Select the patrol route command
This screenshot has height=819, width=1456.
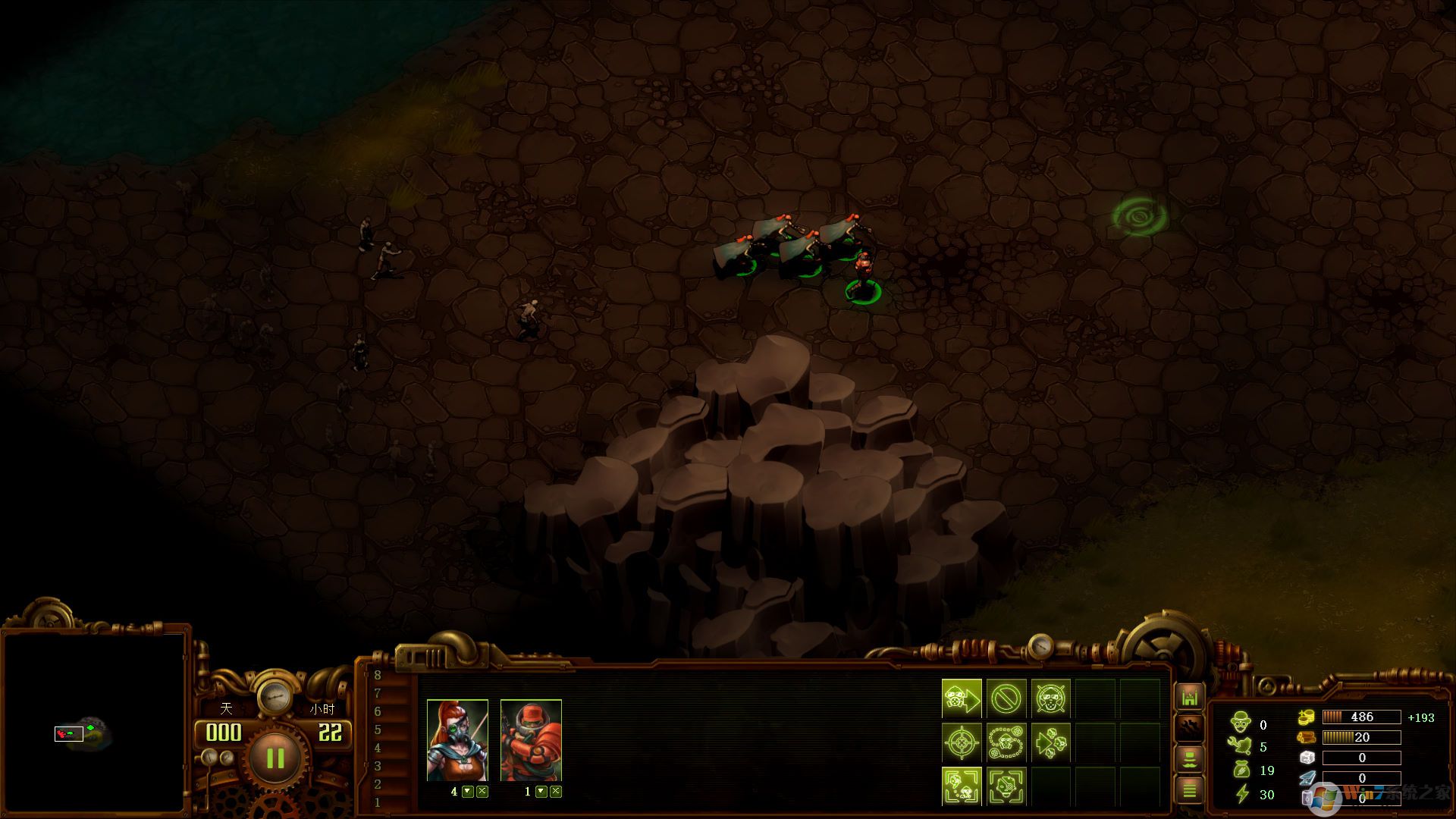click(1006, 742)
